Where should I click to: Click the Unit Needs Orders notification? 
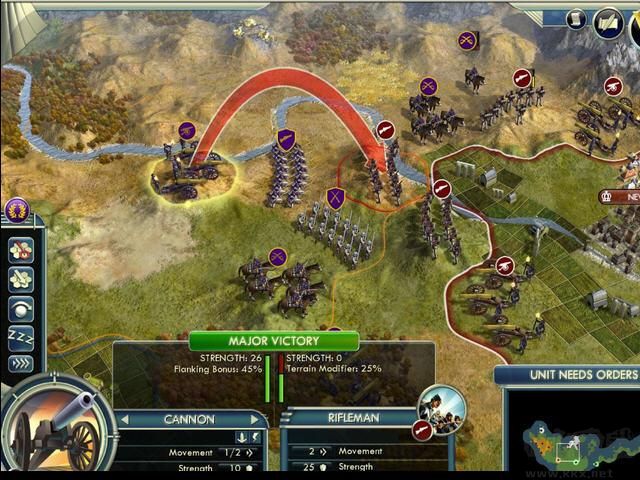(567, 375)
